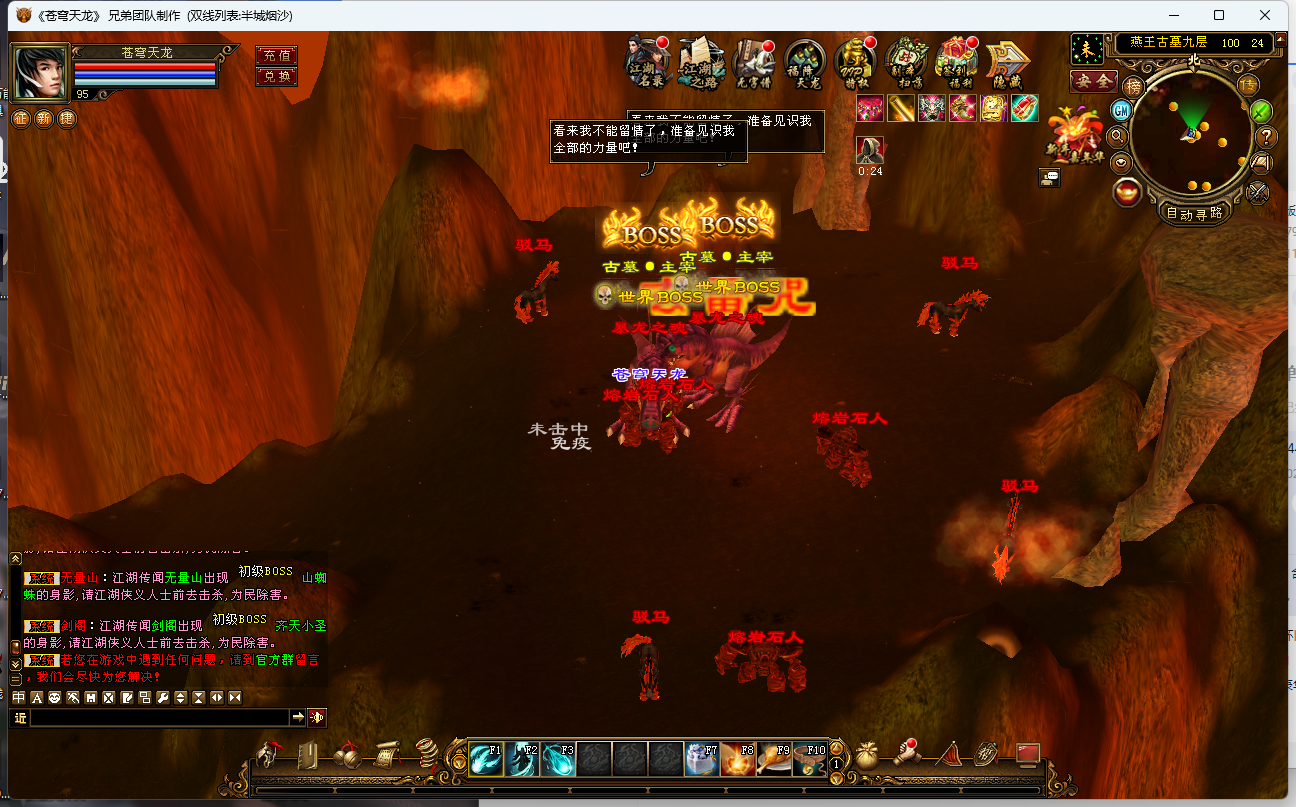Use the F1 skill slot
Screen dimensions: 1296x807
(487, 759)
